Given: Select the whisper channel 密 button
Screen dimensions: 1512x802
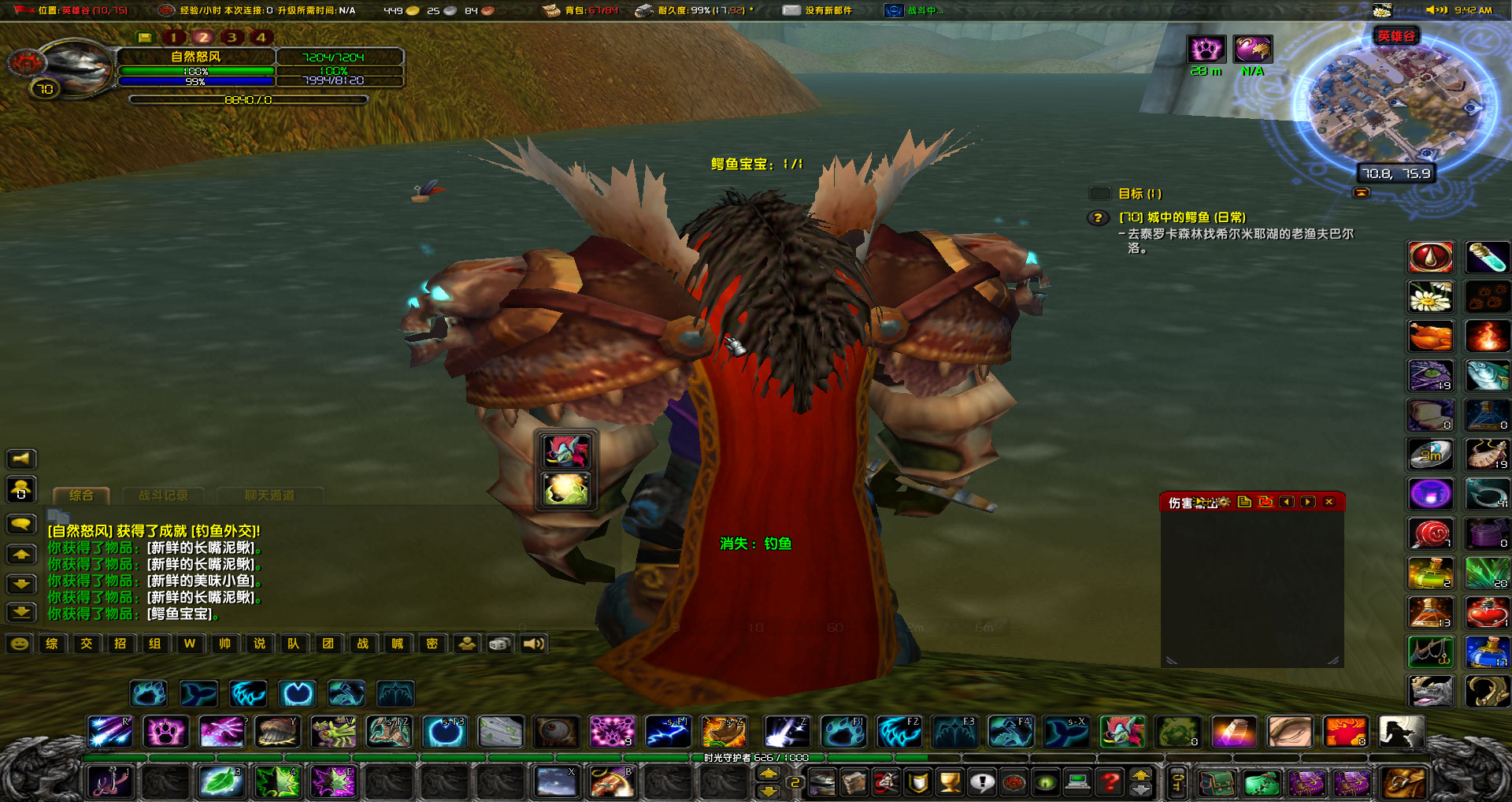Looking at the screenshot, I should [x=432, y=644].
